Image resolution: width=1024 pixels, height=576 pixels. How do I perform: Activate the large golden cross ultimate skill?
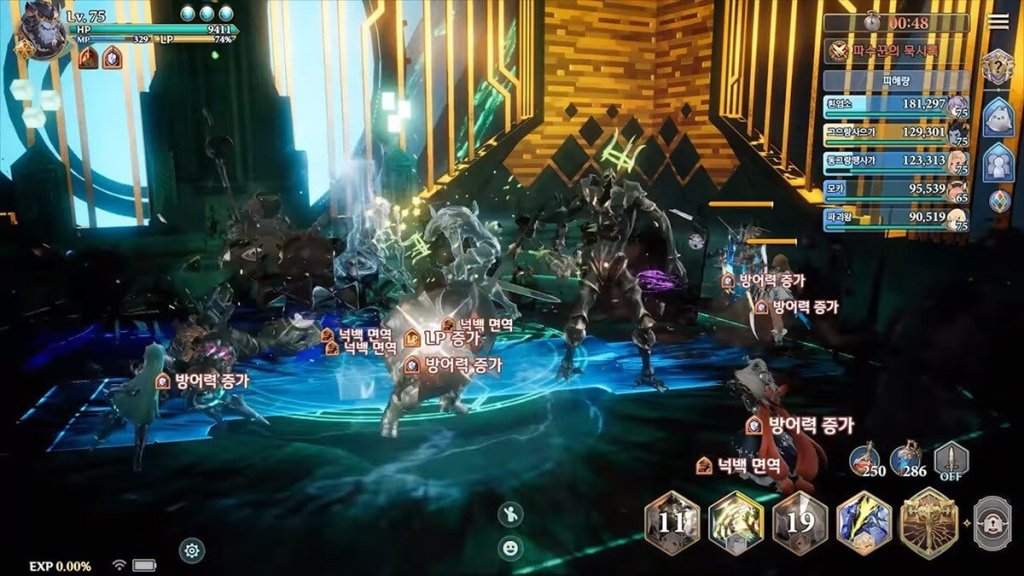pos(928,522)
